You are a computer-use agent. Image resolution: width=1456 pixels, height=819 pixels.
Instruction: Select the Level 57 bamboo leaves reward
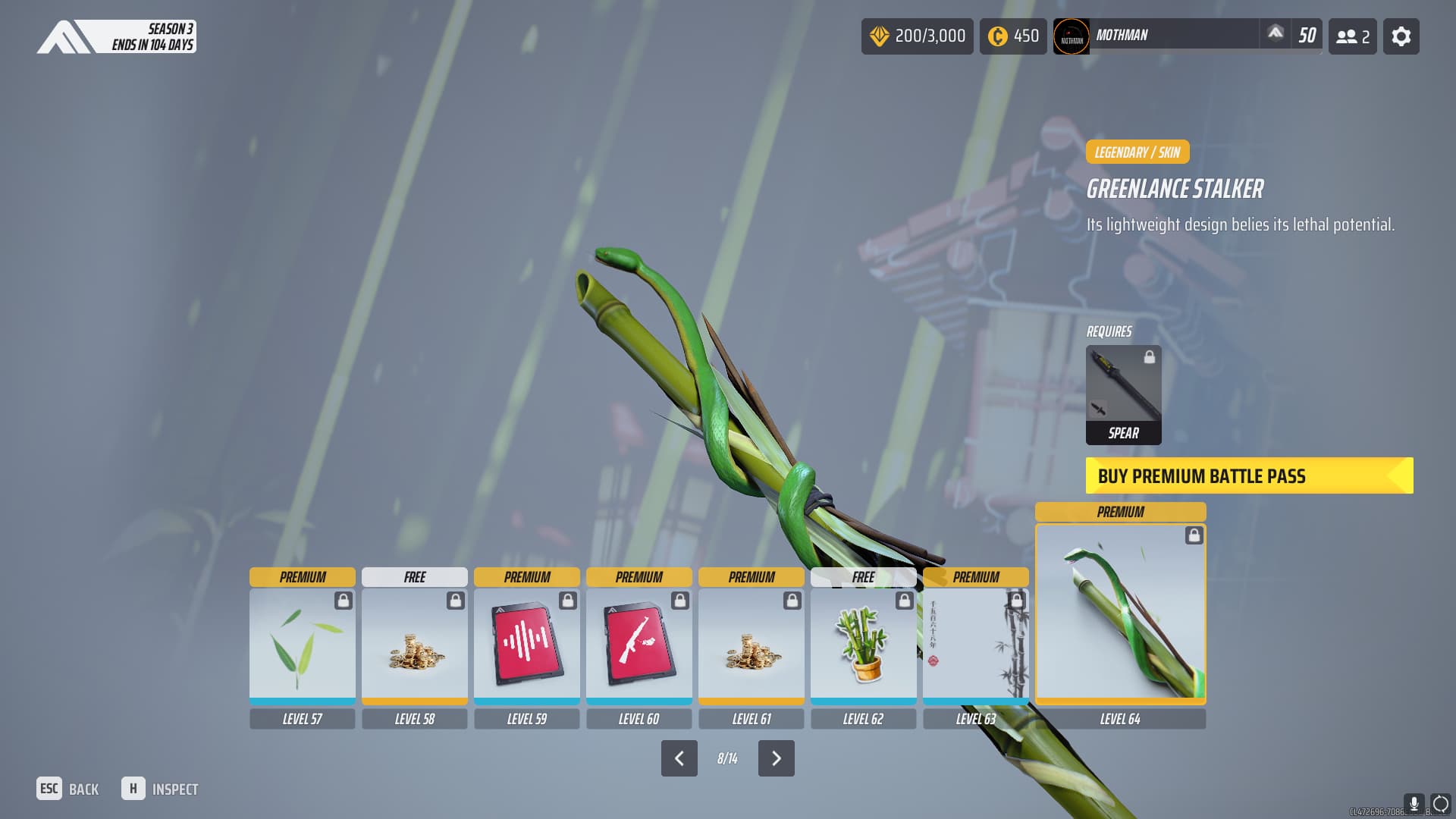coord(302,645)
